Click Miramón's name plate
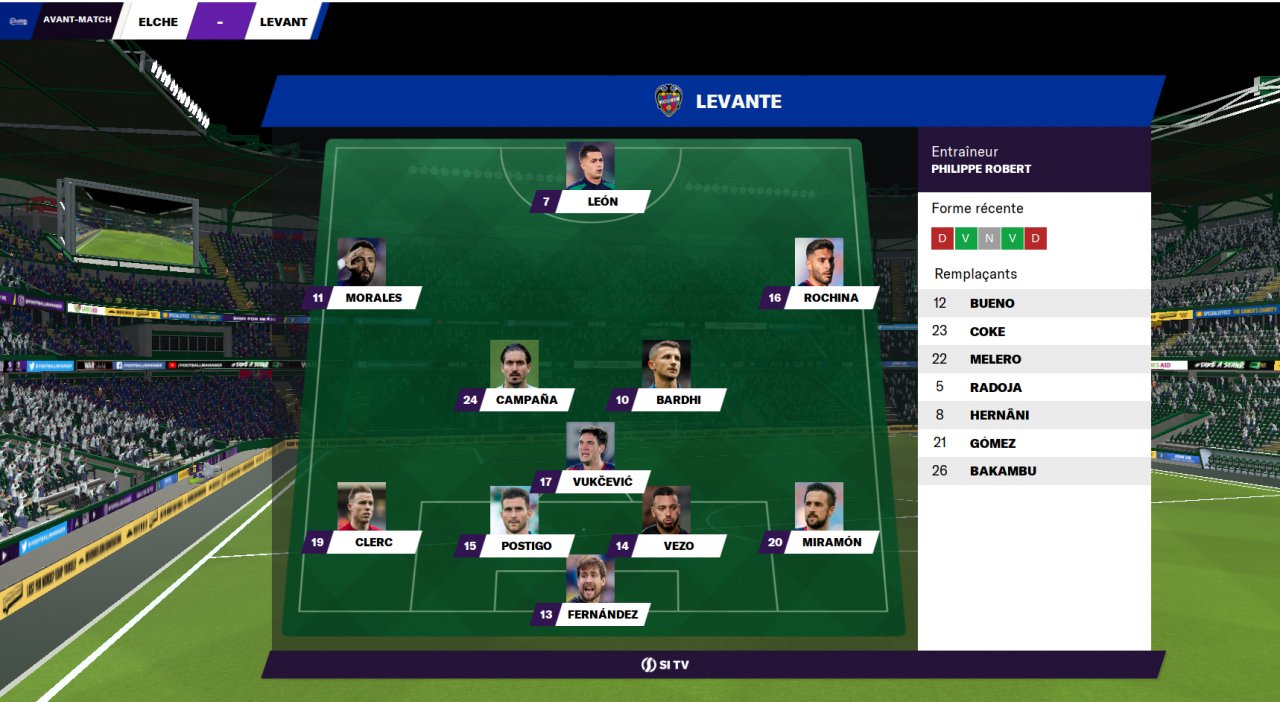Image resolution: width=1280 pixels, height=702 pixels. coord(831,543)
